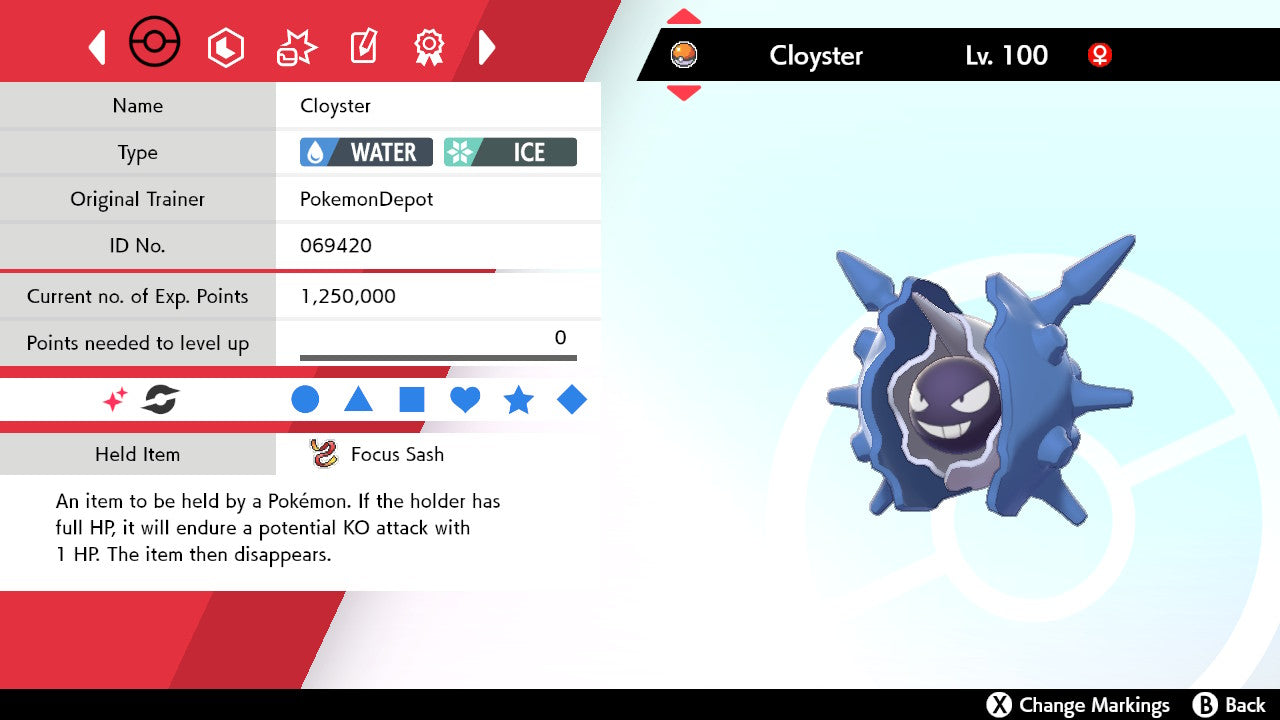The image size is (1280, 720).
Task: Toggle the blue circle marking
Action: click(x=305, y=400)
